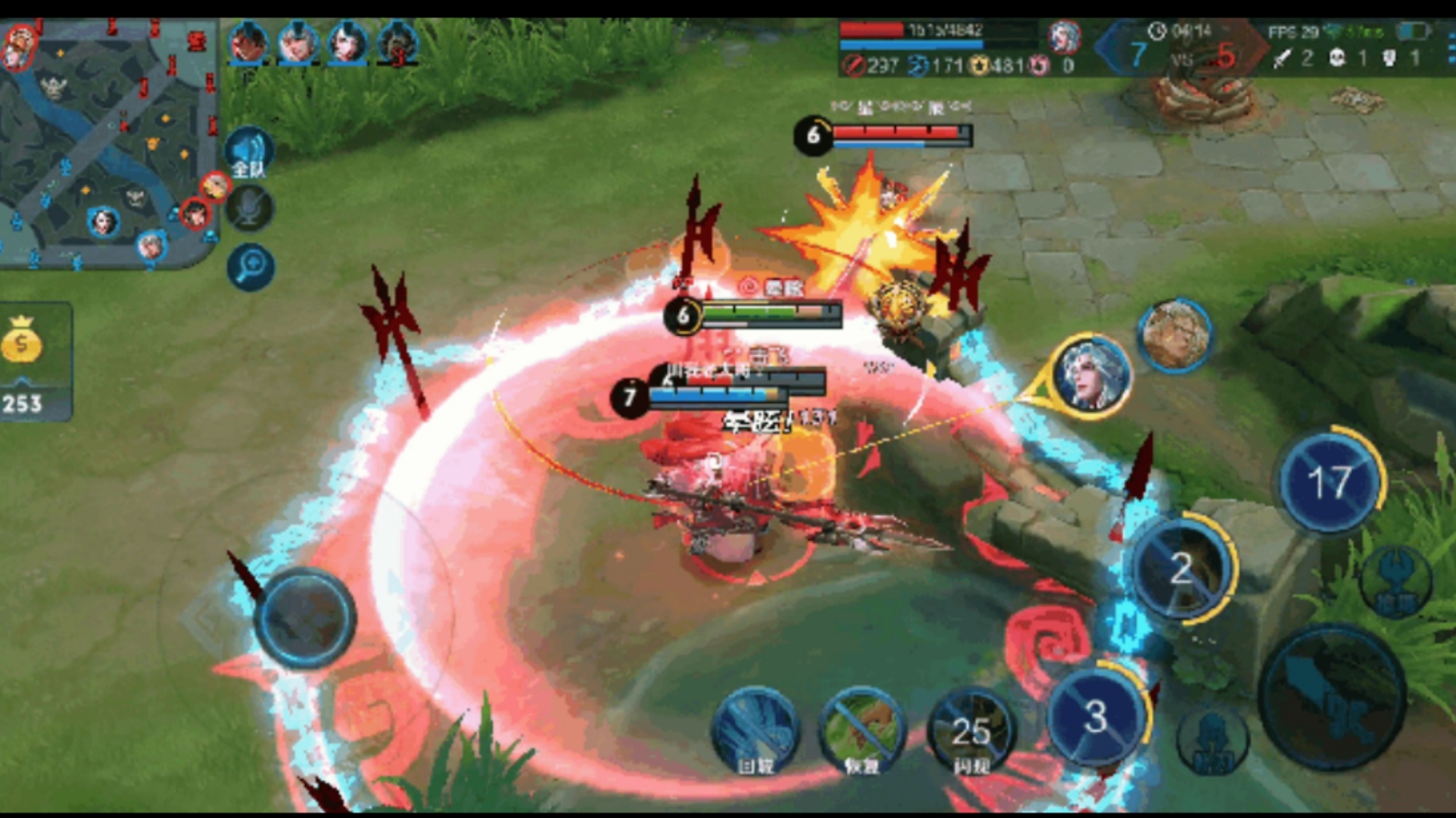Tap the minion last-hit button
The image size is (1456, 818).
pyautogui.click(x=1211, y=741)
